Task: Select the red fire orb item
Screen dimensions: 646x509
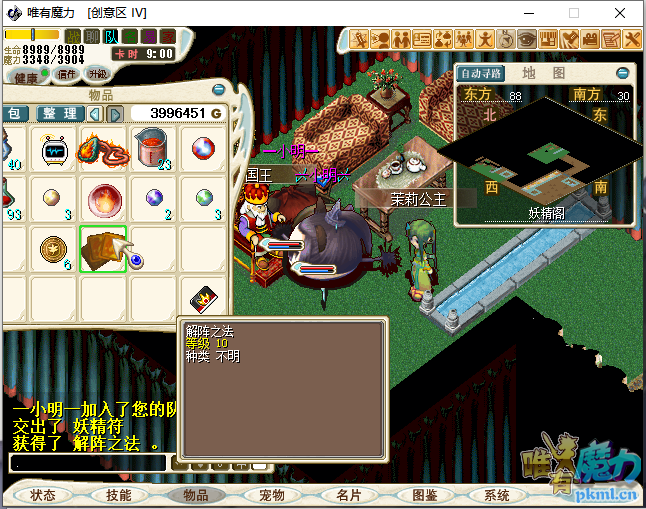Action: point(103,198)
